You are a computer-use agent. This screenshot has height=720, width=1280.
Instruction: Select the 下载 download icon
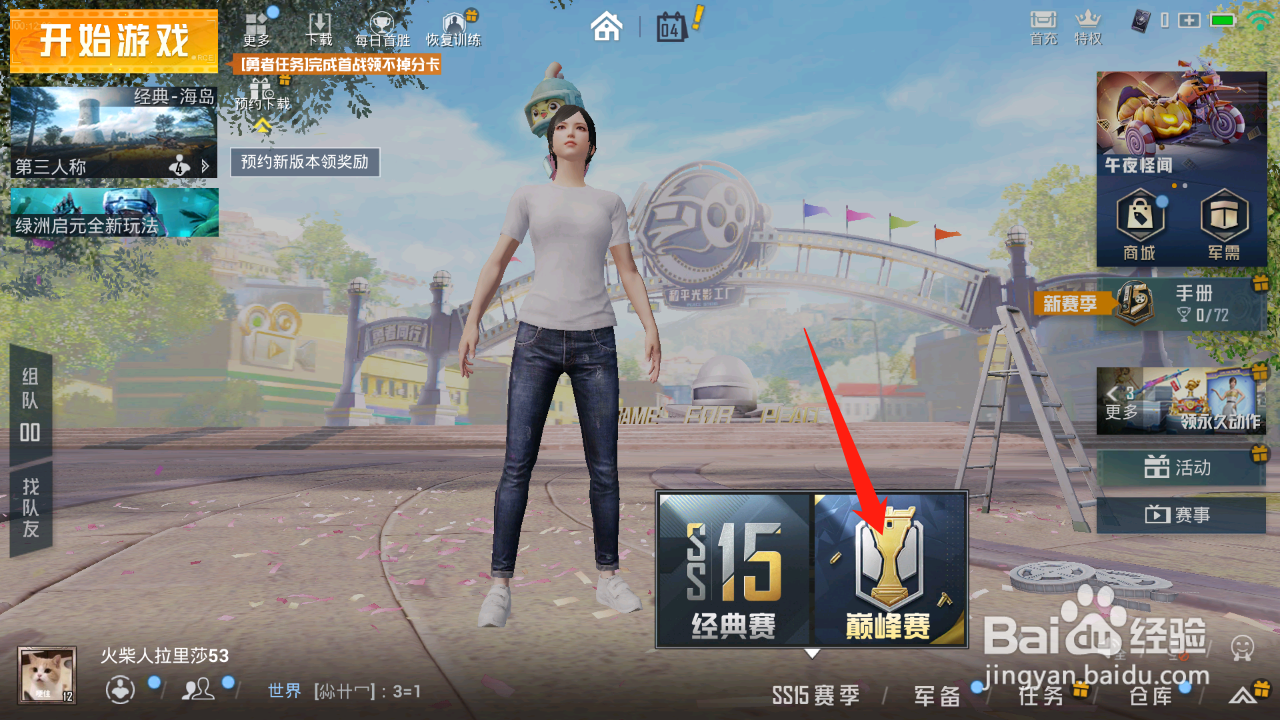click(x=319, y=25)
